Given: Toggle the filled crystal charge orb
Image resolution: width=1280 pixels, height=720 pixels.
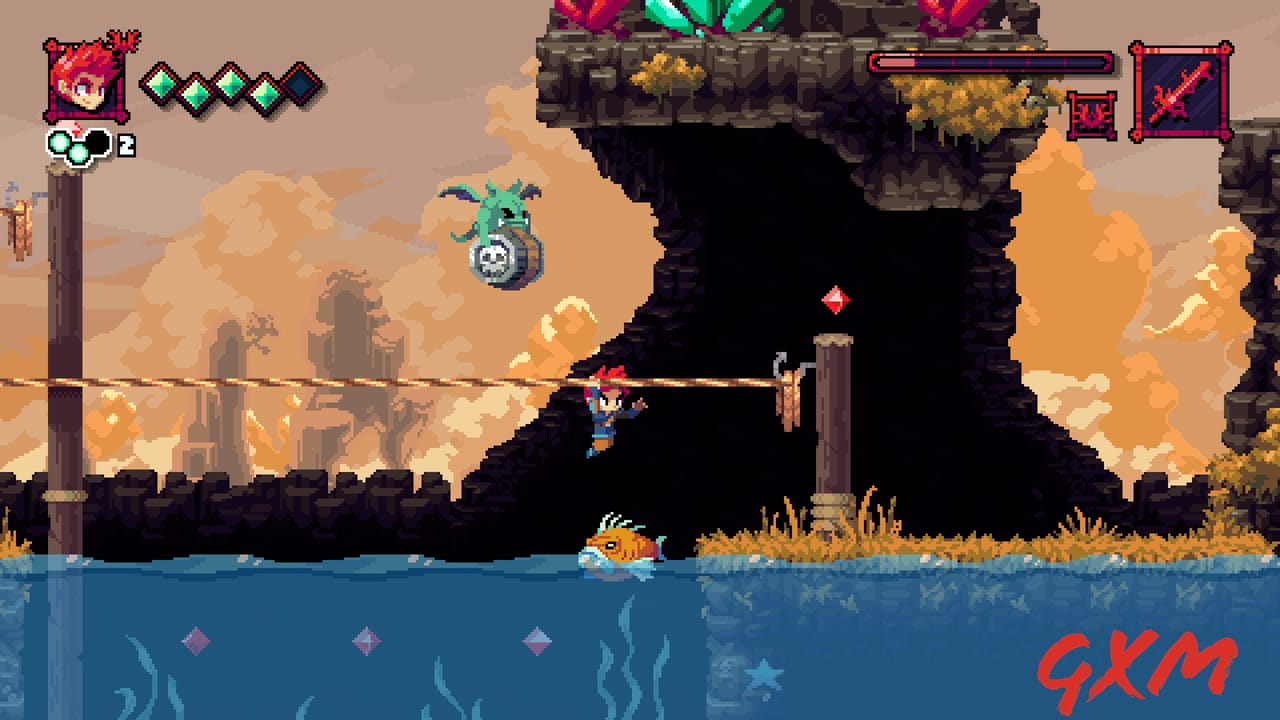Looking at the screenshot, I should click(58, 142).
